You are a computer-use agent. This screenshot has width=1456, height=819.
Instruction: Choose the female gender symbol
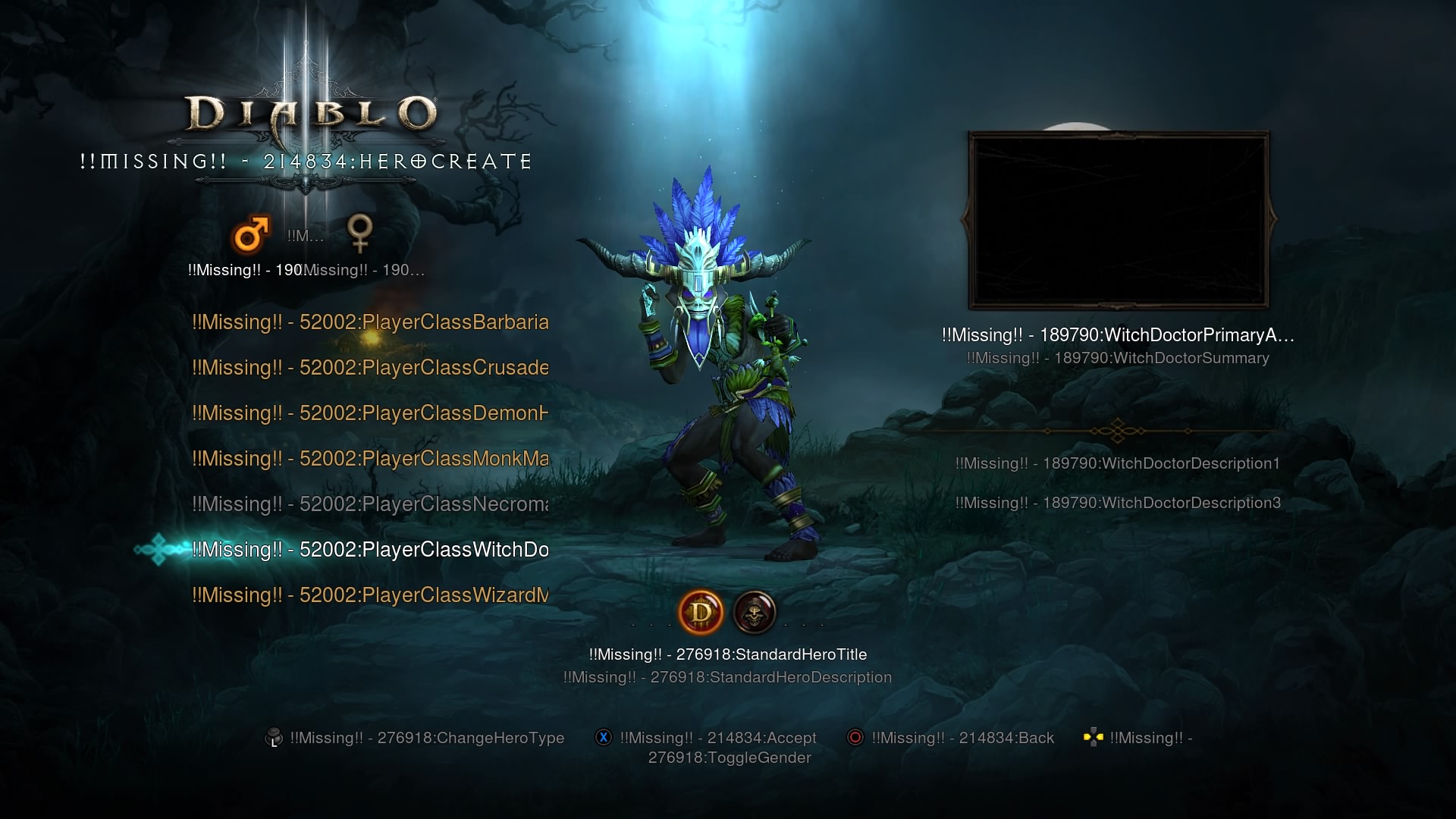coord(359,233)
